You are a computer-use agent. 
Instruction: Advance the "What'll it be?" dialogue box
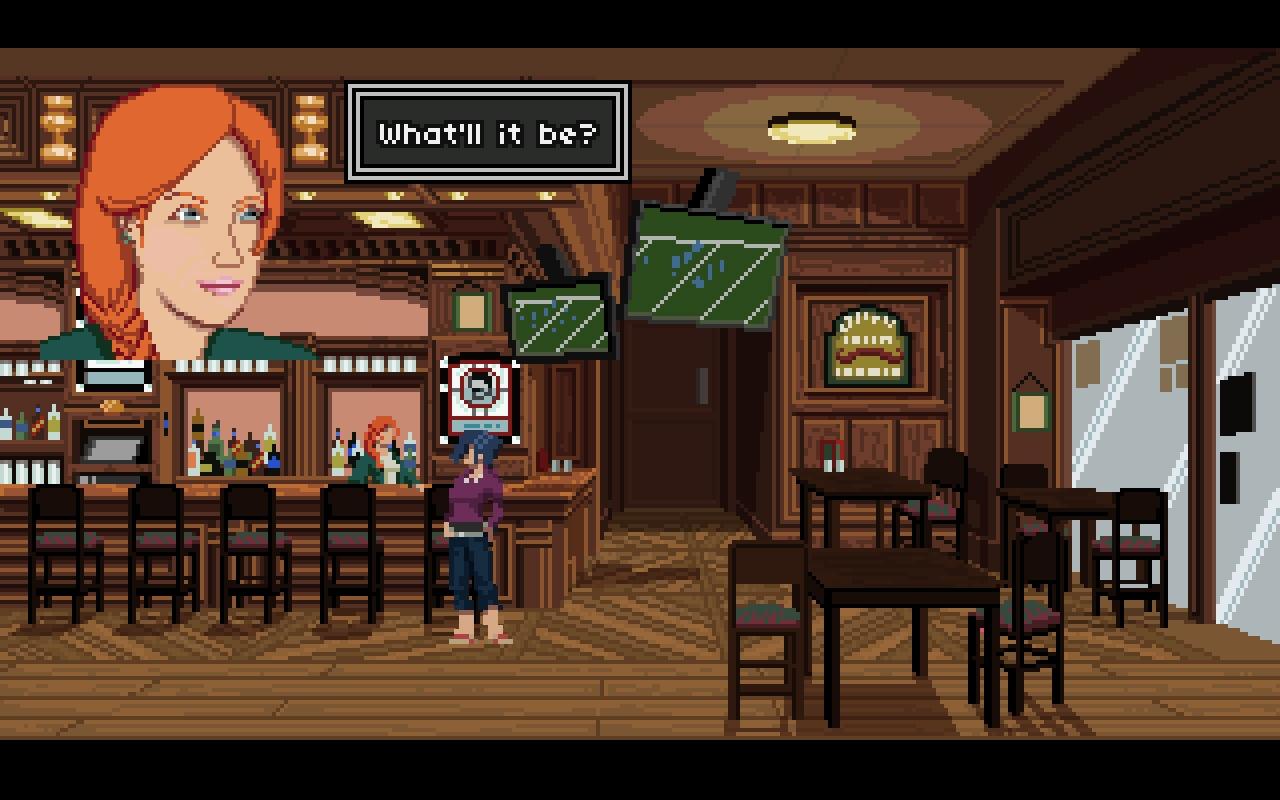click(x=488, y=133)
